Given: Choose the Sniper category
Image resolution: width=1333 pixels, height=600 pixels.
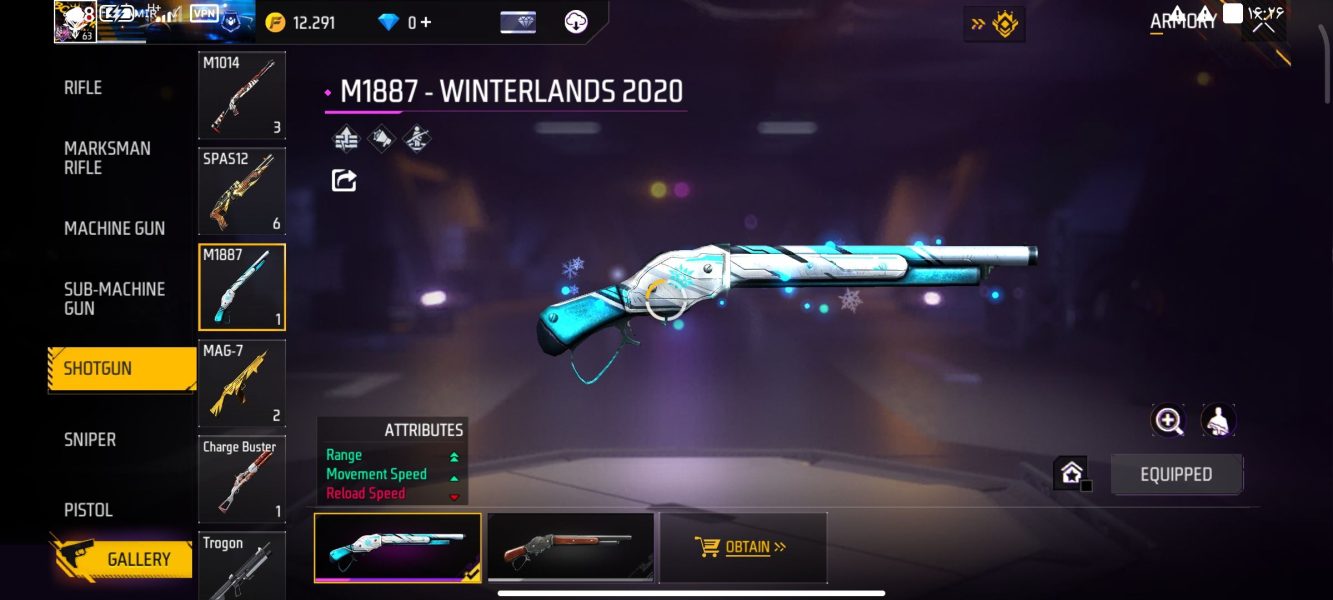Looking at the screenshot, I should tap(90, 439).
